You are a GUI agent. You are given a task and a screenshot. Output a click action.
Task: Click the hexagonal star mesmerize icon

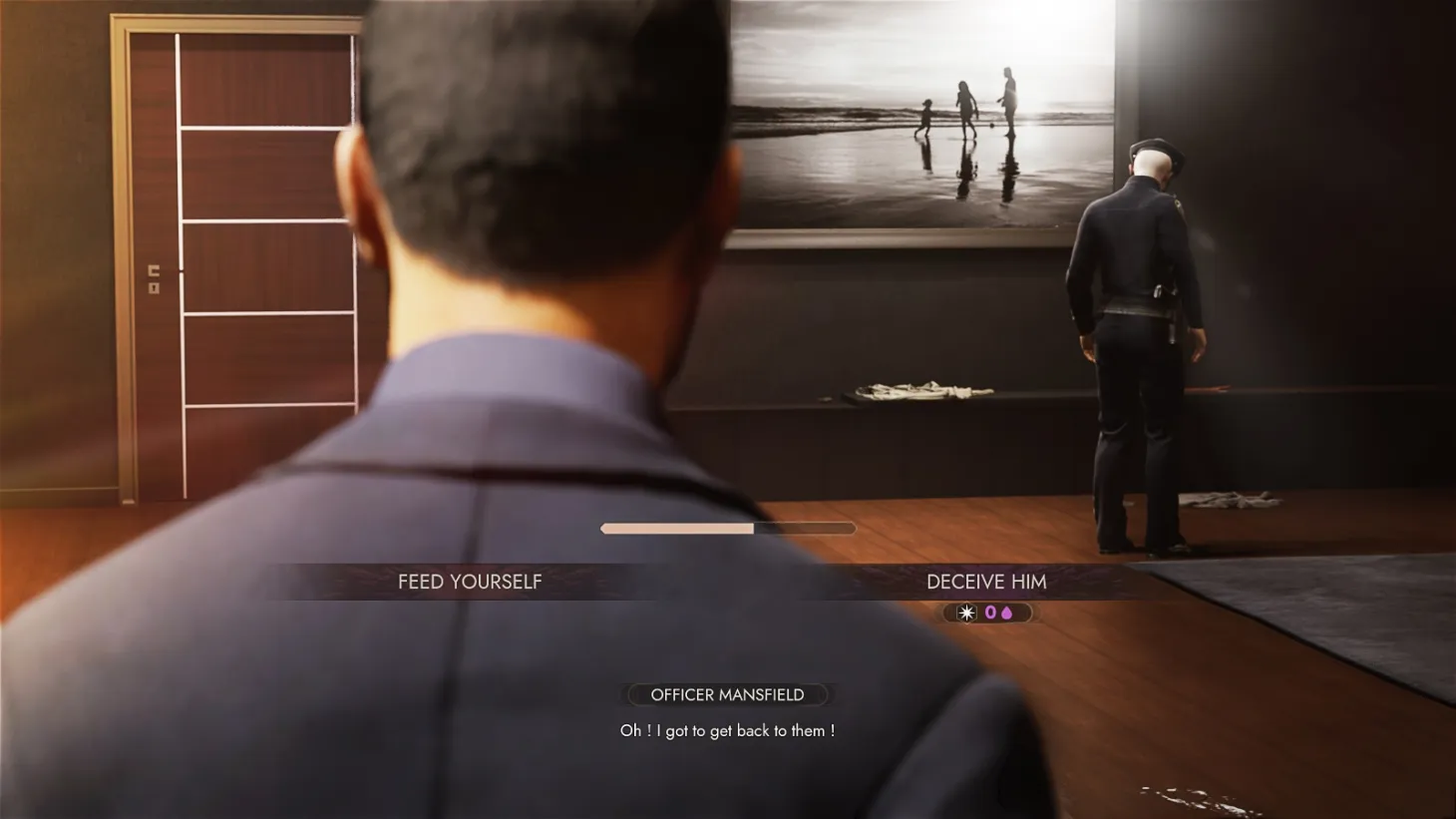click(x=966, y=613)
